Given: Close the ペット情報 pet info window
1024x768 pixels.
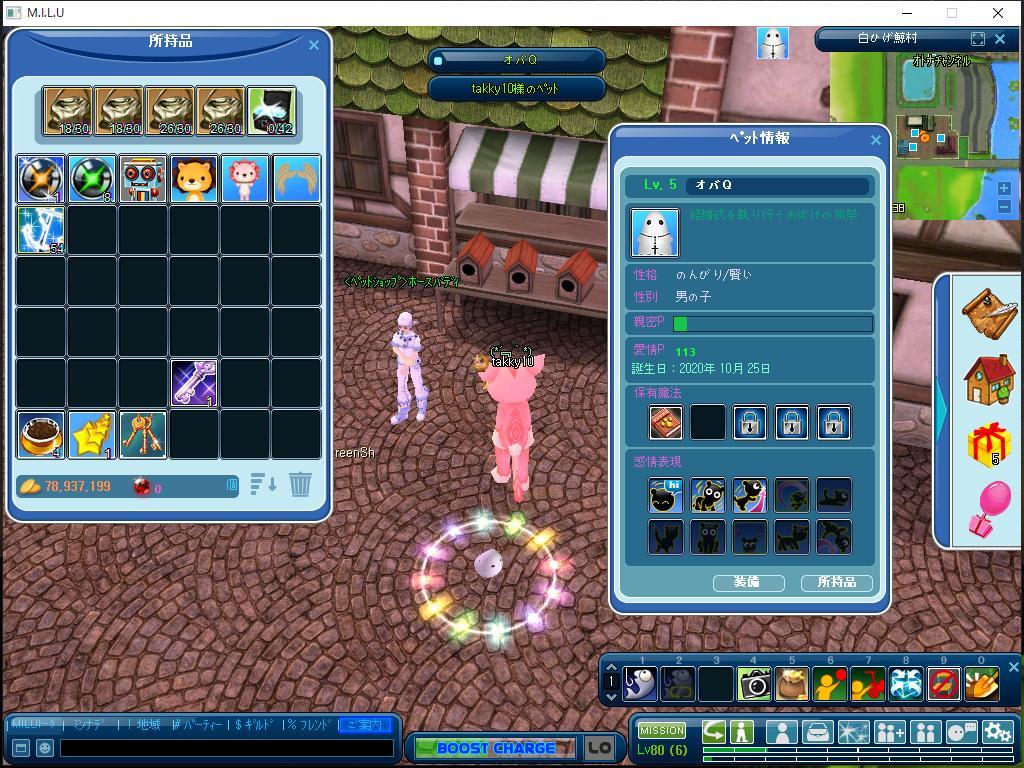Looking at the screenshot, I should click(x=876, y=140).
